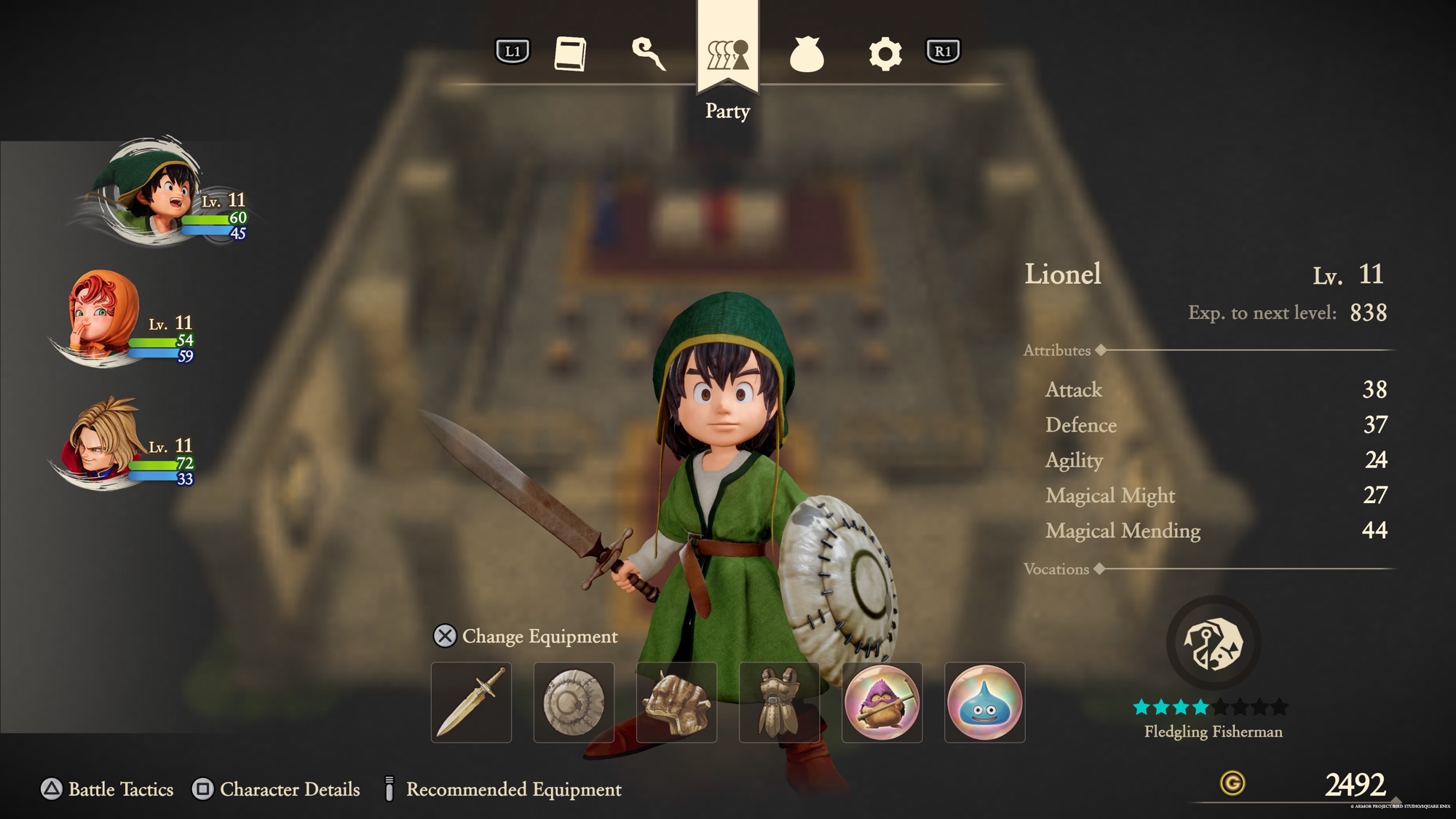
Task: Choose the body armour slot
Action: click(x=779, y=703)
